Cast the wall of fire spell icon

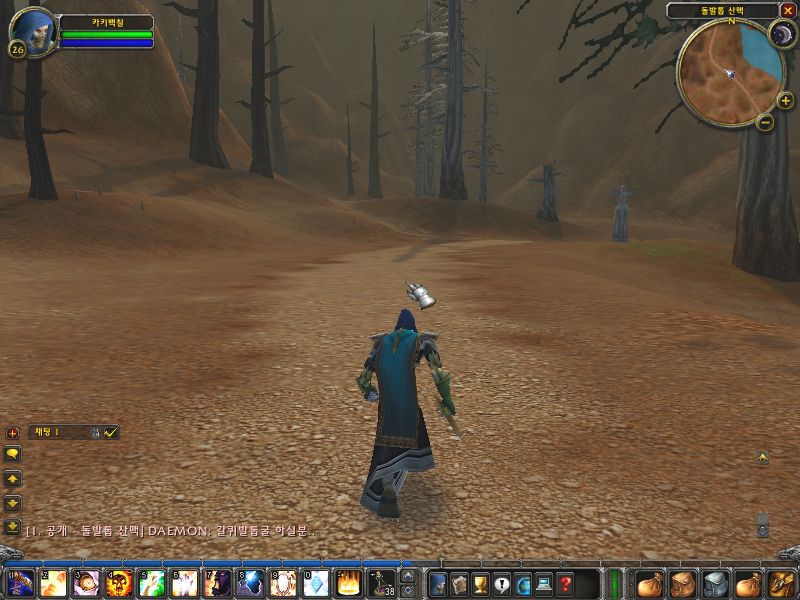click(348, 583)
